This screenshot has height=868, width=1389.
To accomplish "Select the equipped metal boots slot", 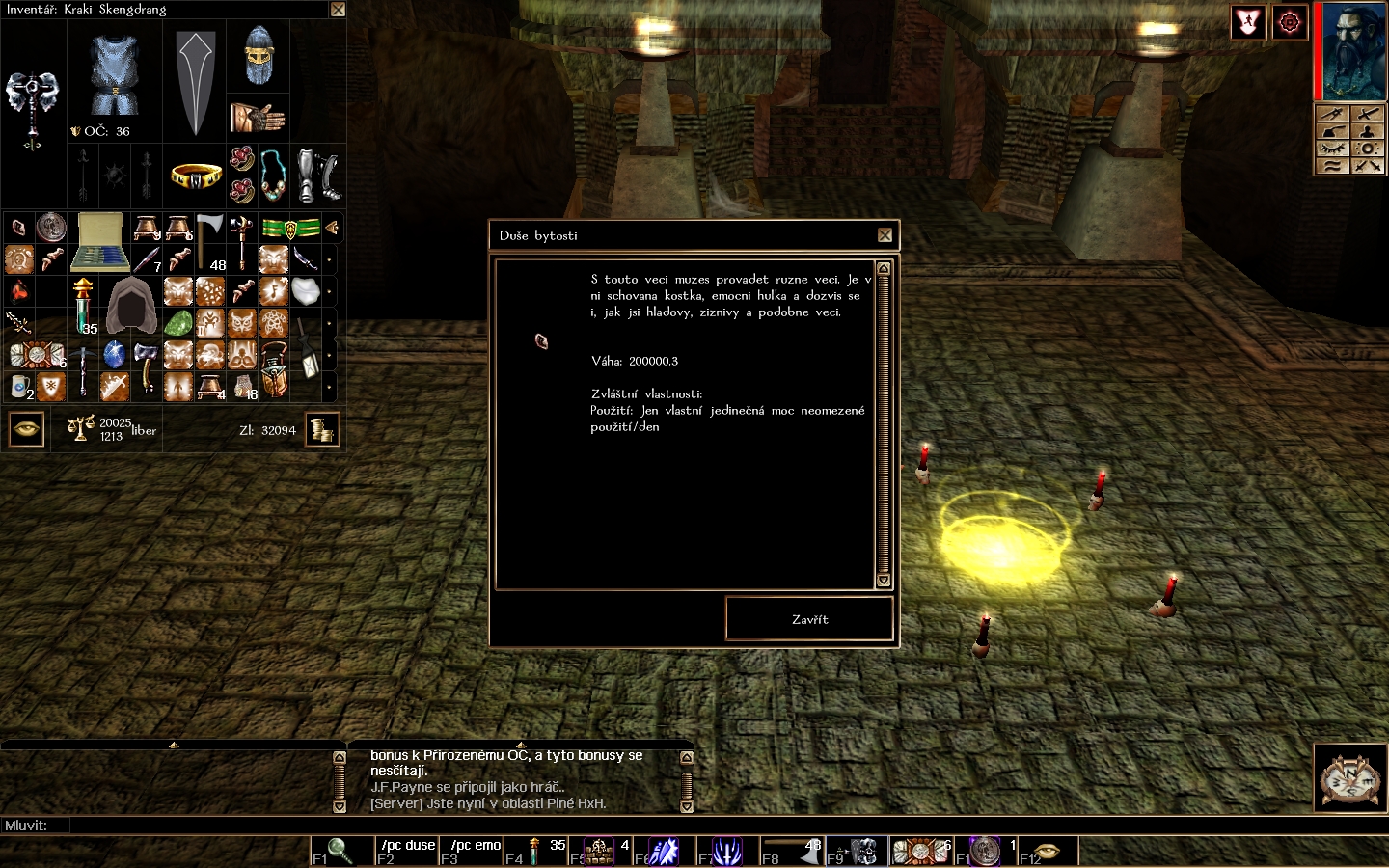I will pyautogui.click(x=317, y=175).
